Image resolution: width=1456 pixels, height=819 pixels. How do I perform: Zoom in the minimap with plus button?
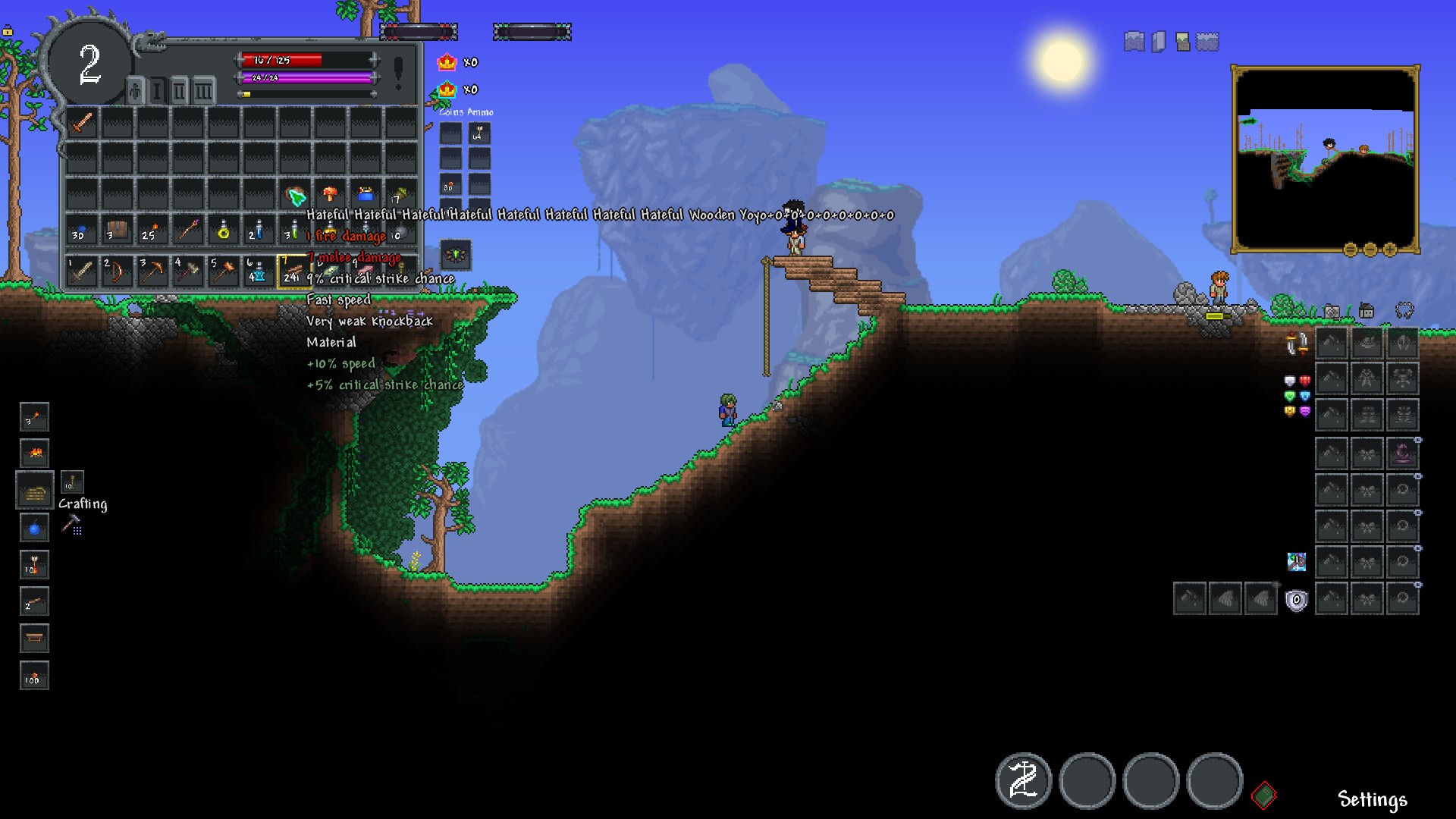click(1390, 249)
